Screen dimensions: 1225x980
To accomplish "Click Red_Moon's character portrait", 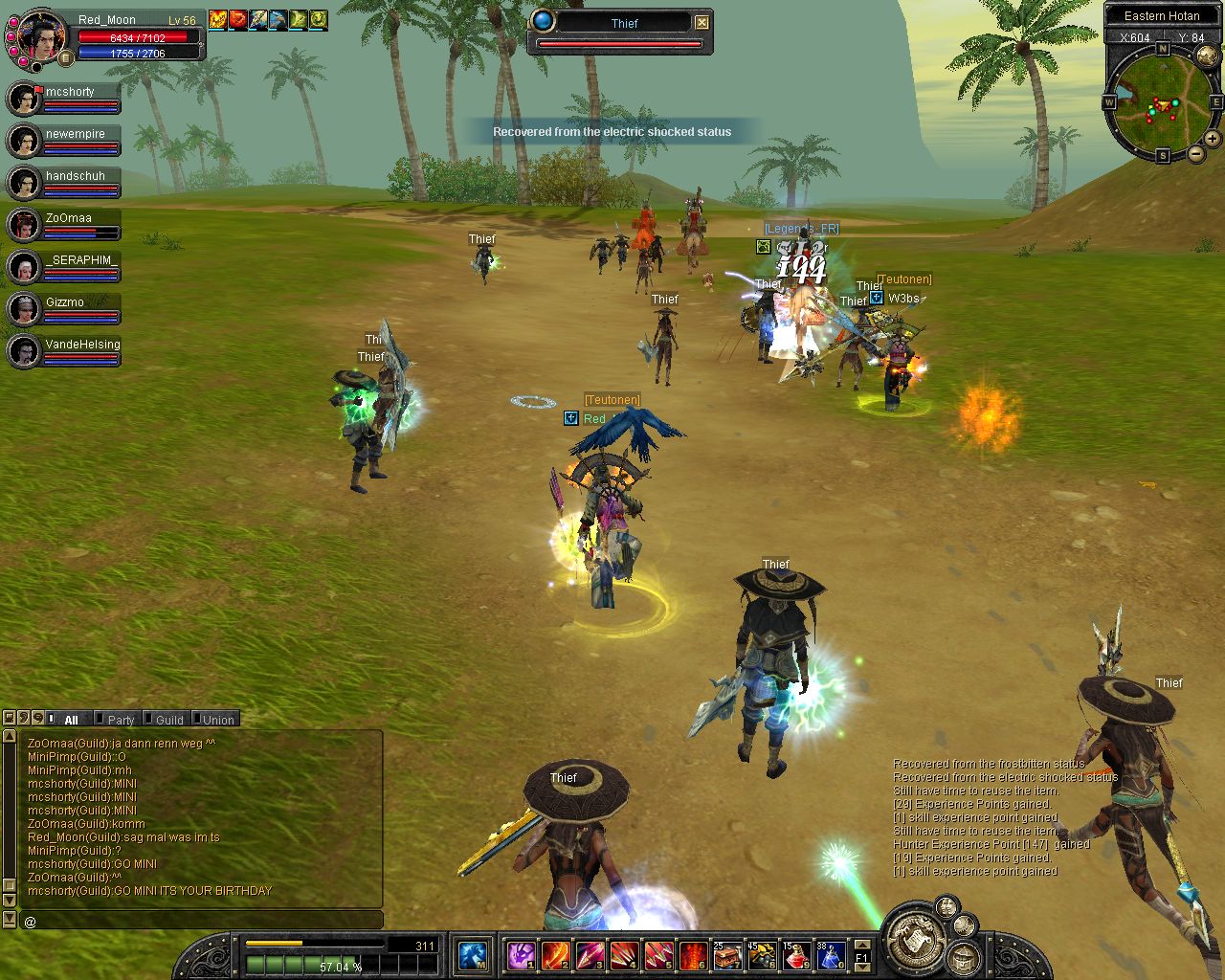I will (x=41, y=36).
